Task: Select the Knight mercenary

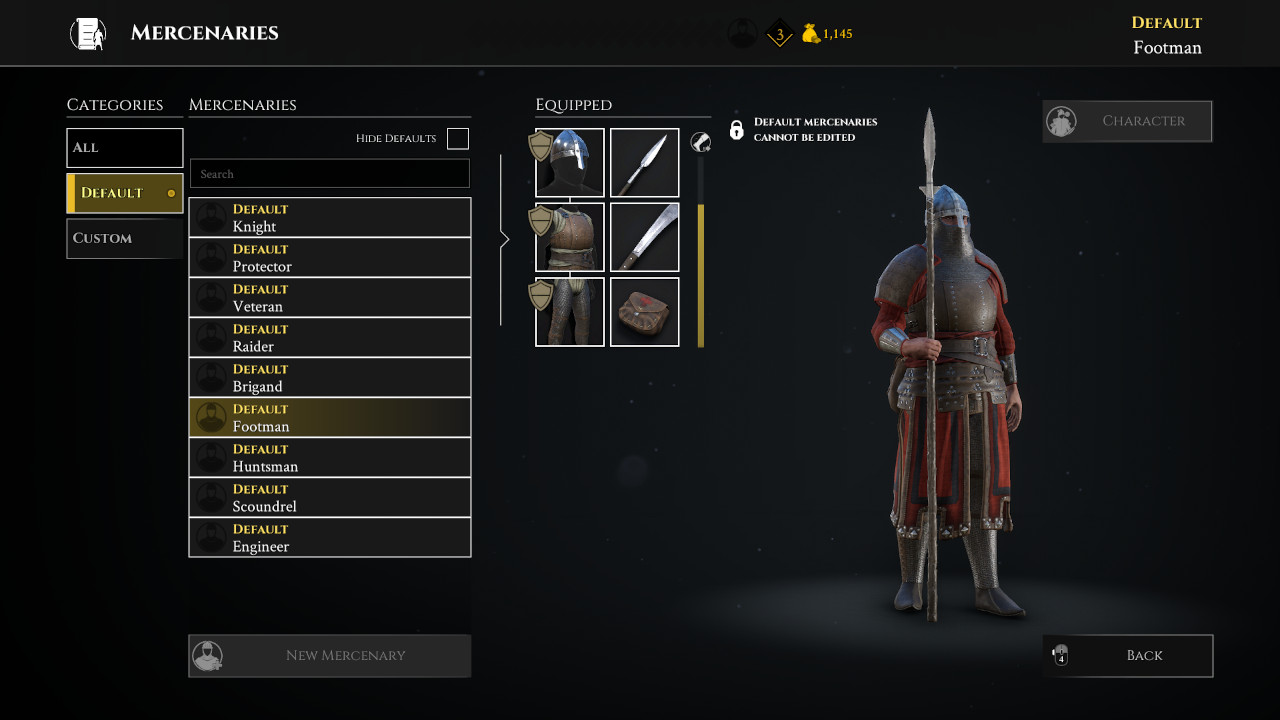Action: pos(330,217)
